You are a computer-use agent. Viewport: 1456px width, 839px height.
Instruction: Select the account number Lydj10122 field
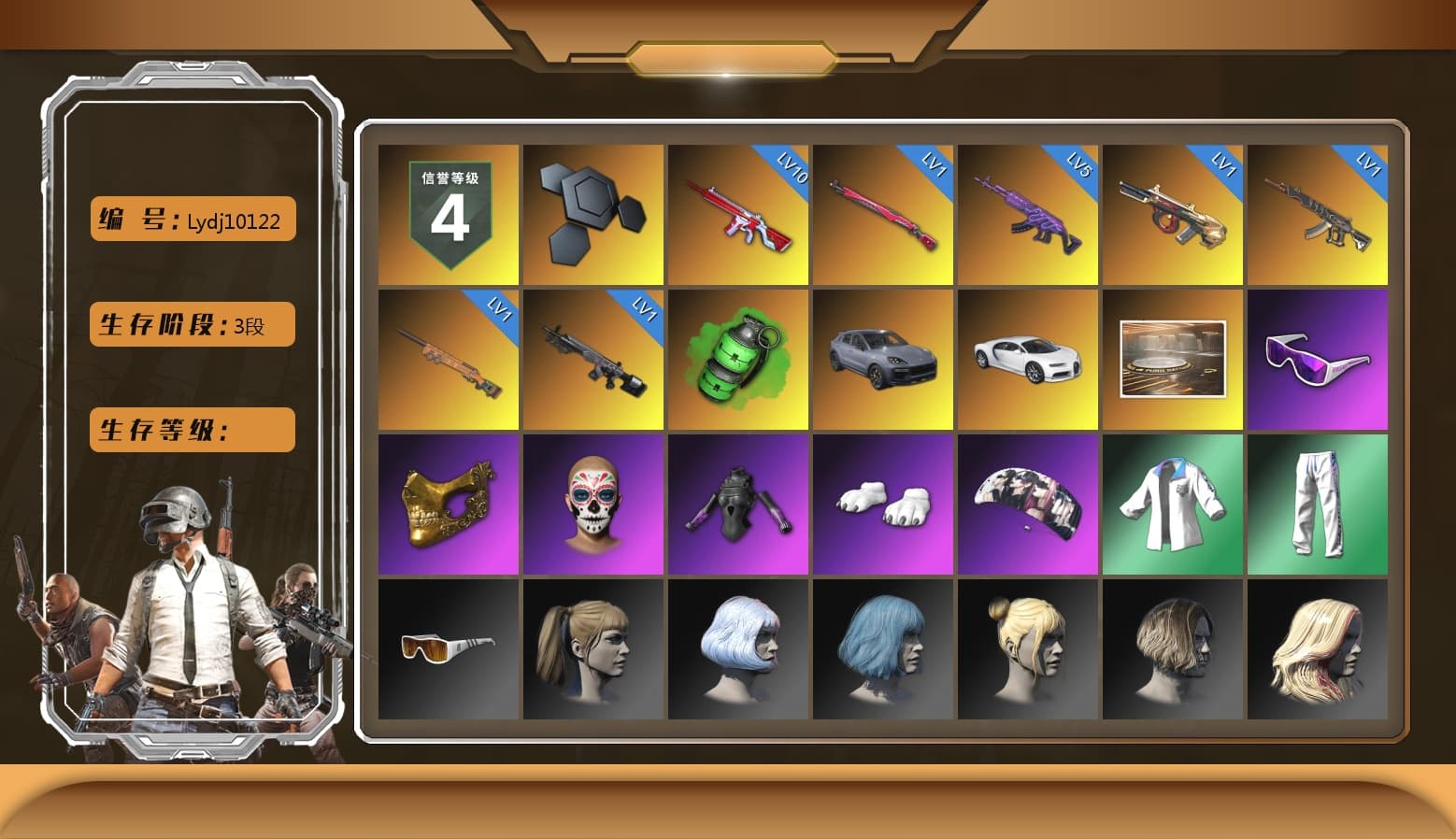191,220
